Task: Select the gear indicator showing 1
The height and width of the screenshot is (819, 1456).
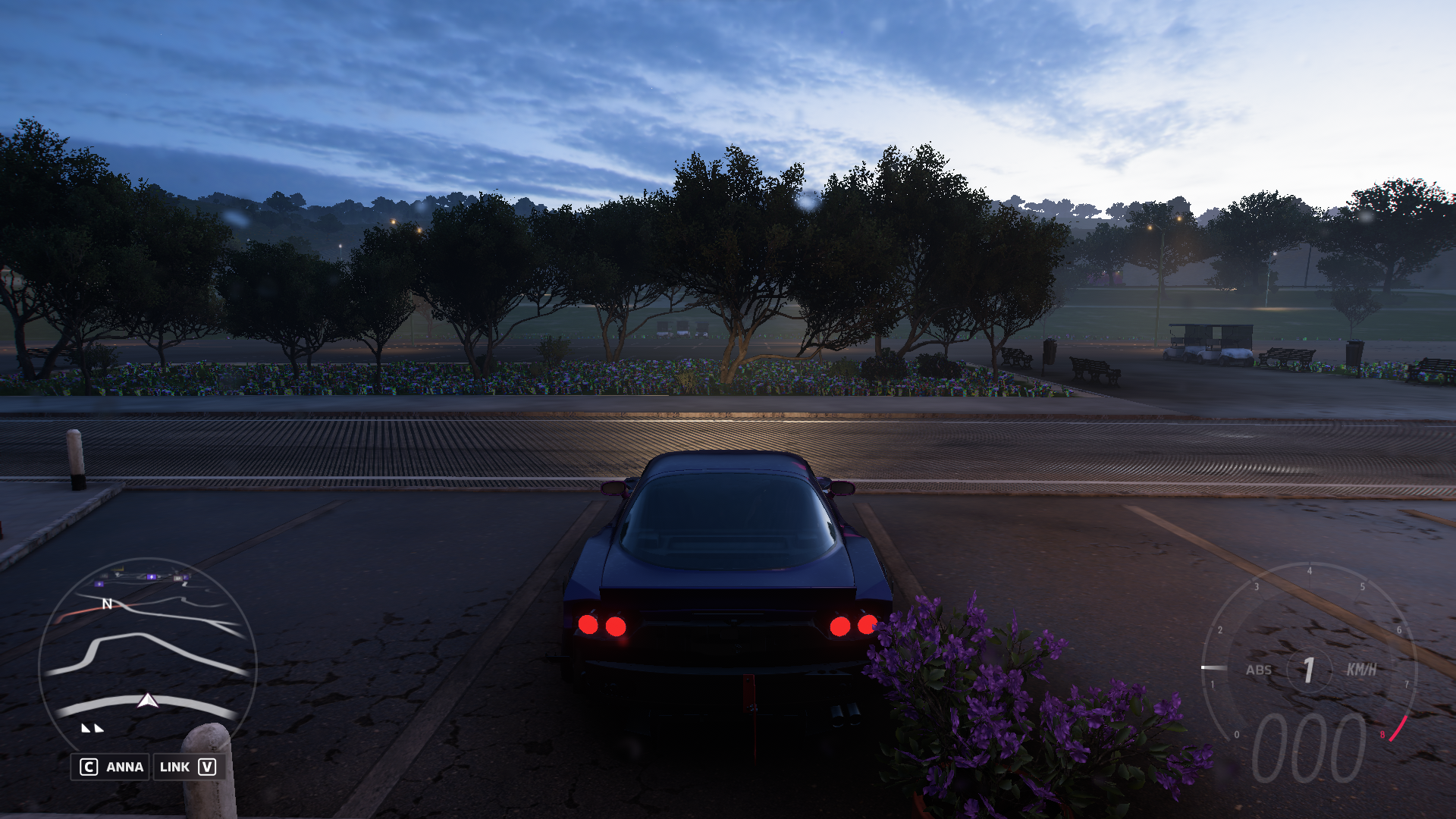Action: point(1308,670)
